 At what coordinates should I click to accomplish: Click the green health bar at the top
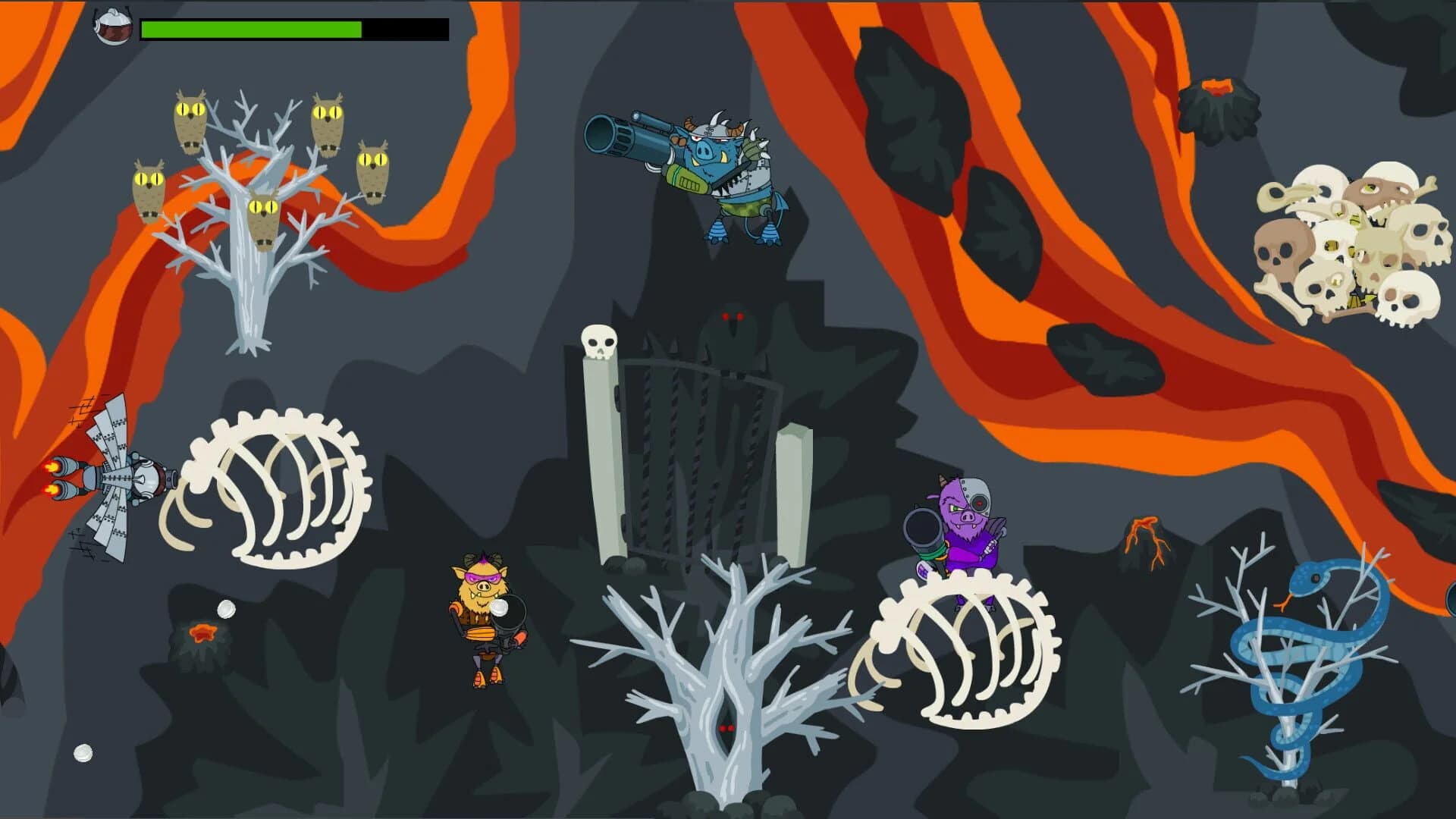(250, 29)
